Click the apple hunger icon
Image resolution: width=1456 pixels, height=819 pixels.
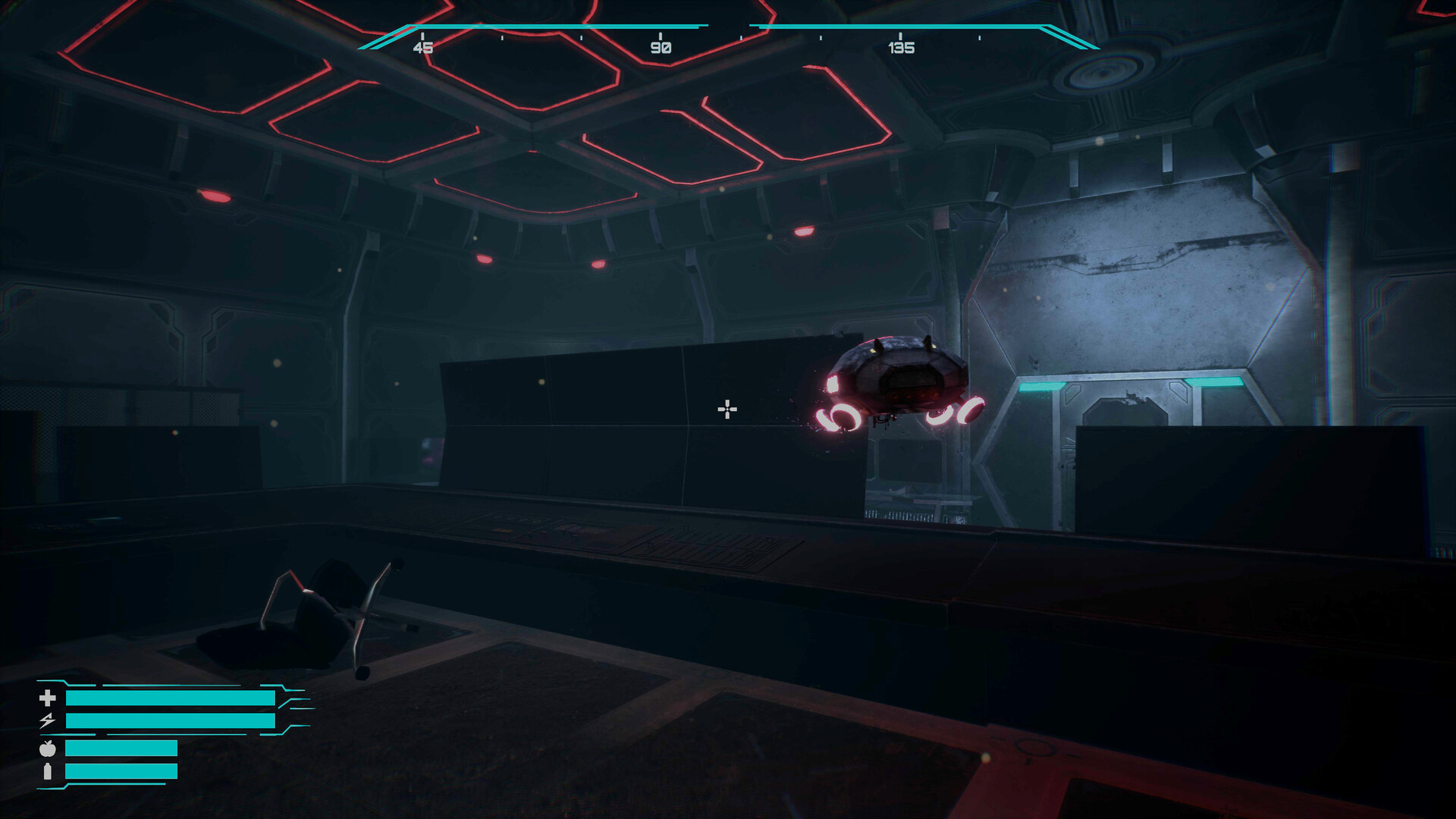point(47,748)
